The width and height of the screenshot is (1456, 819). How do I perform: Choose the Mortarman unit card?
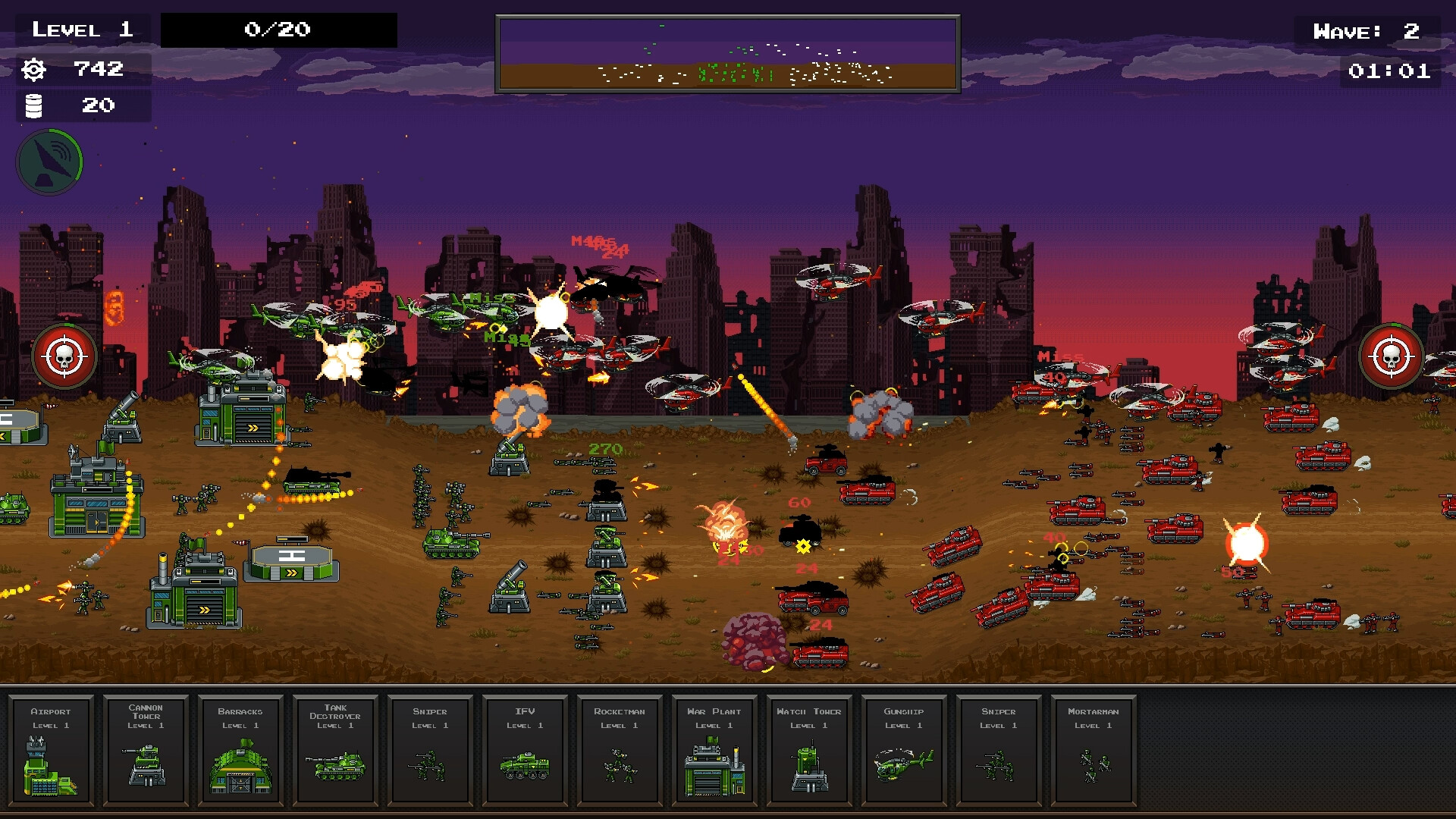(1093, 751)
